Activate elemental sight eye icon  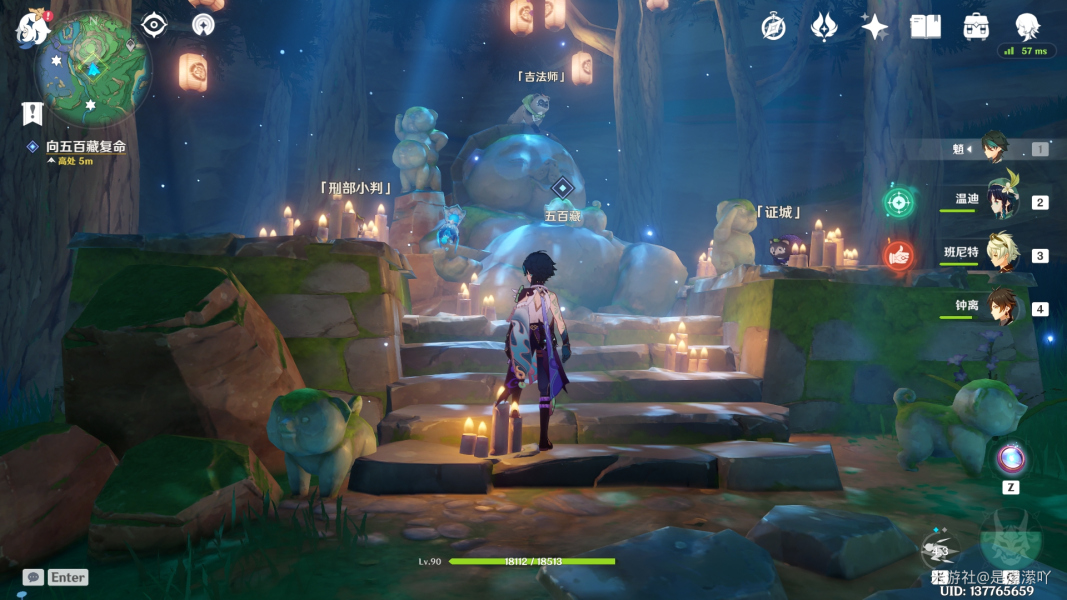[154, 24]
